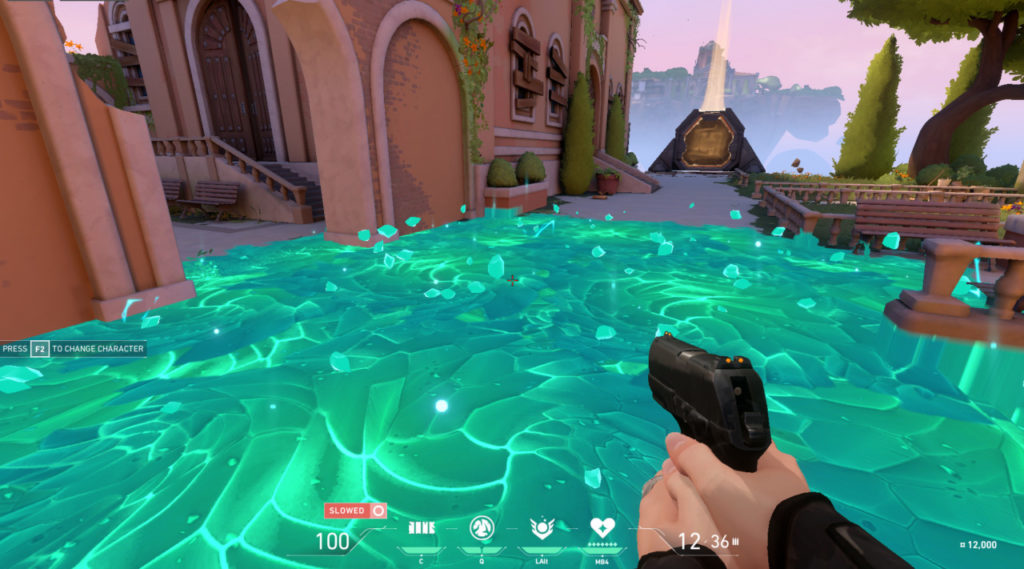
Task: Click the red Slowed status indicator
Action: point(355,510)
